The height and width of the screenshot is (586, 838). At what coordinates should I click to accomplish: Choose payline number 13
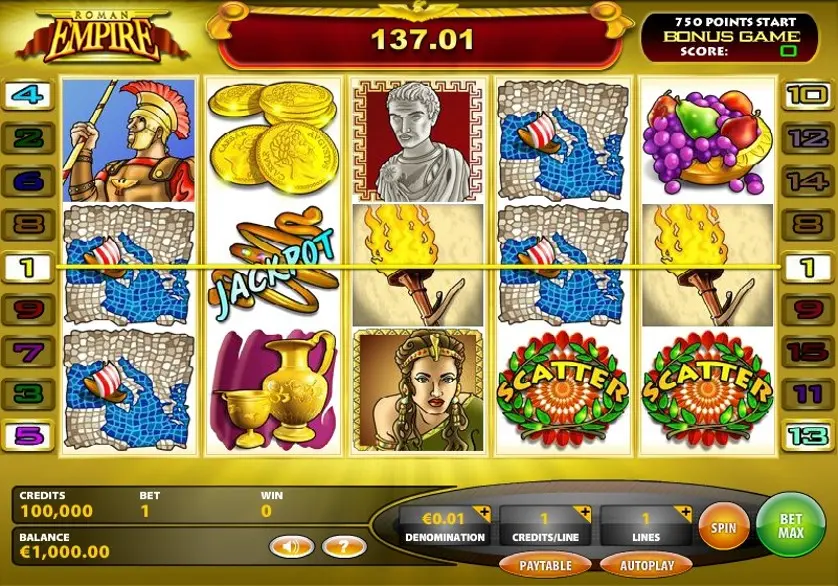pos(808,436)
